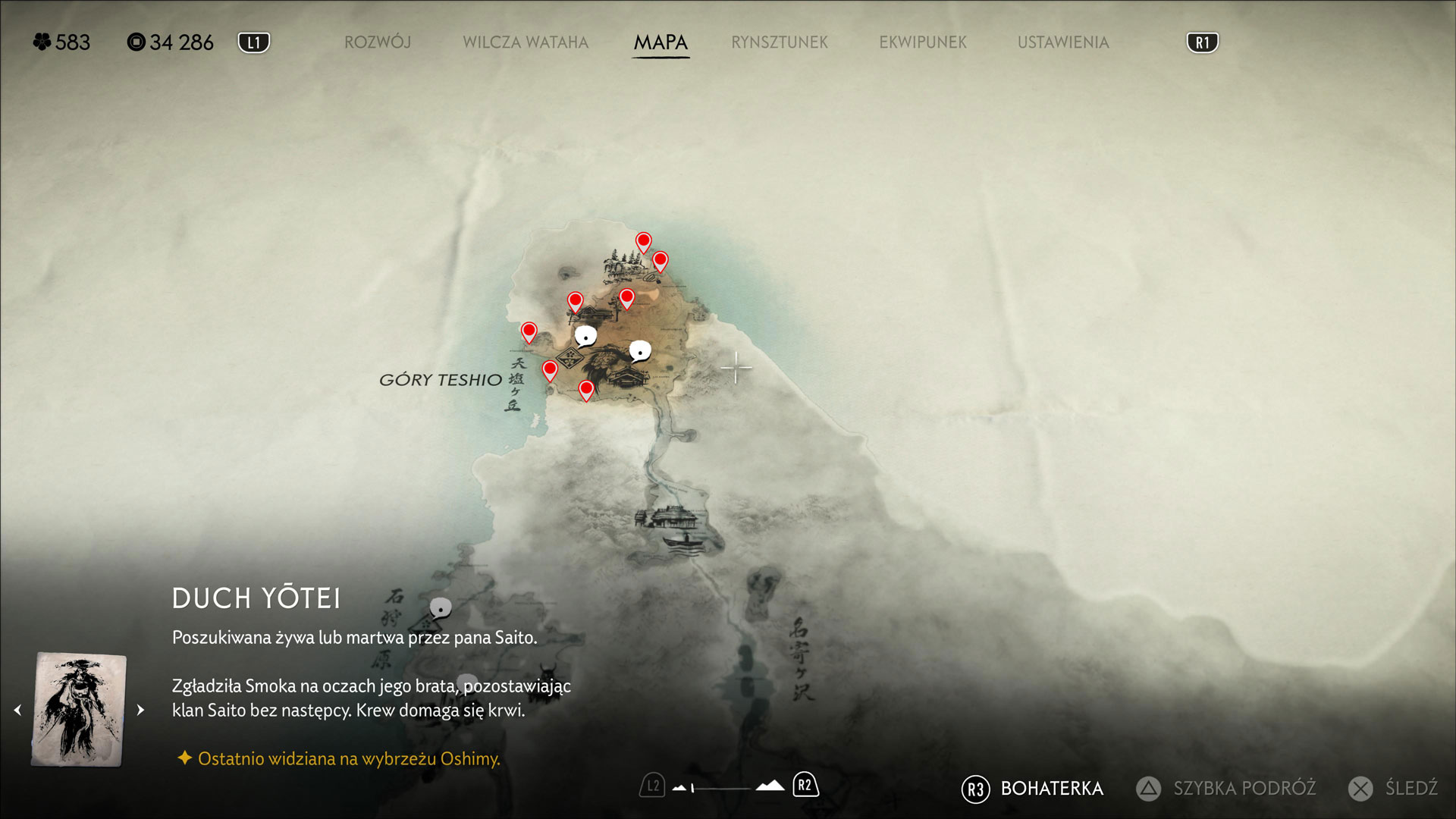Viewport: 1456px width, 819px height.
Task: Switch to the Rozwój tab
Action: click(378, 42)
